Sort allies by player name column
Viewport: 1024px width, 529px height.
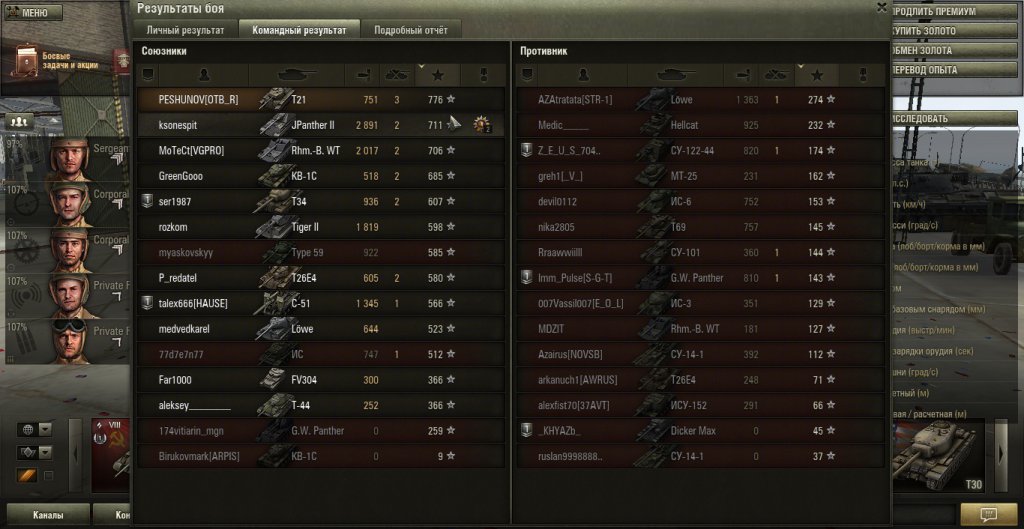point(204,74)
